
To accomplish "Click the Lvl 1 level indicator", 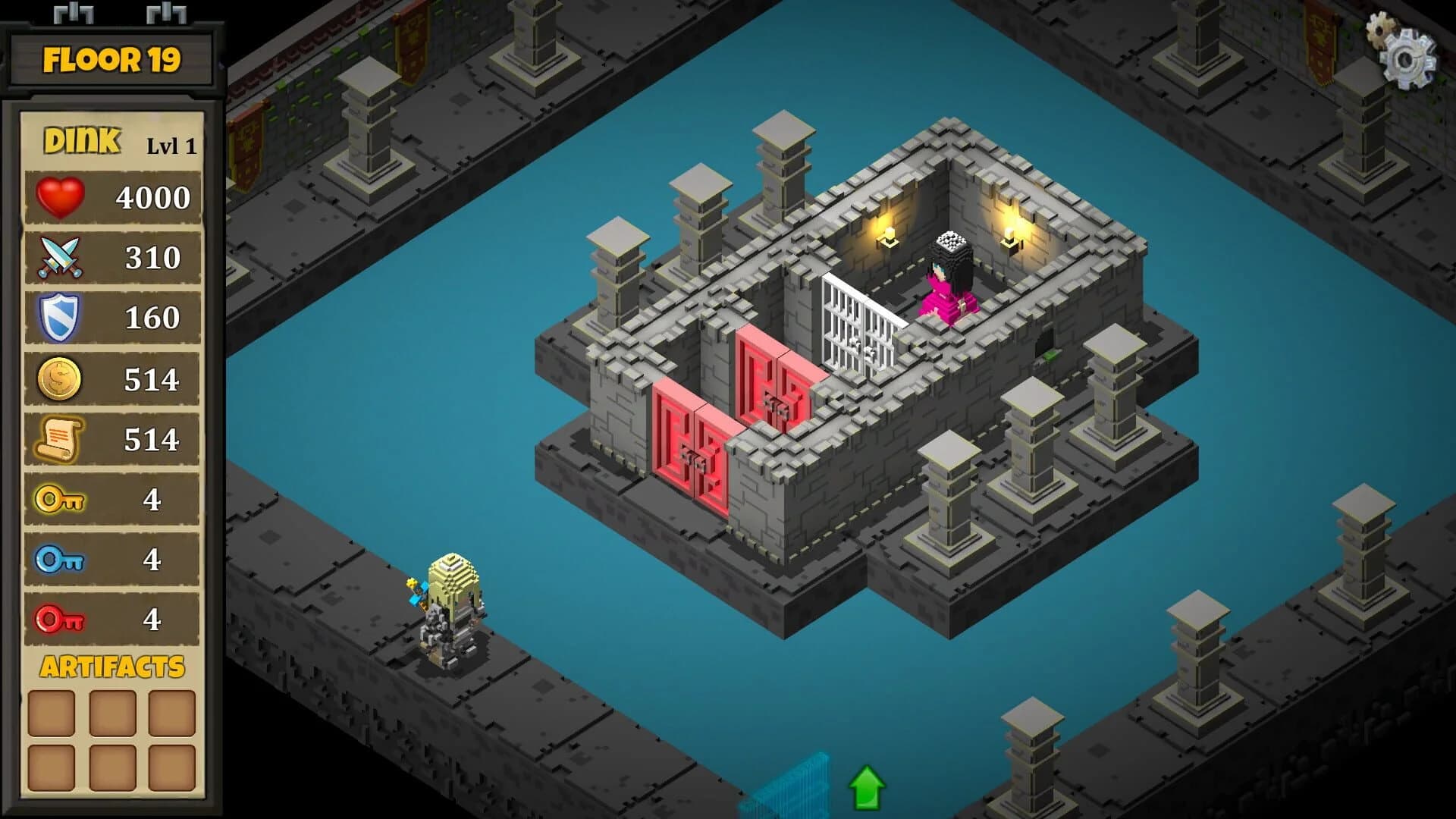I will 171,146.
